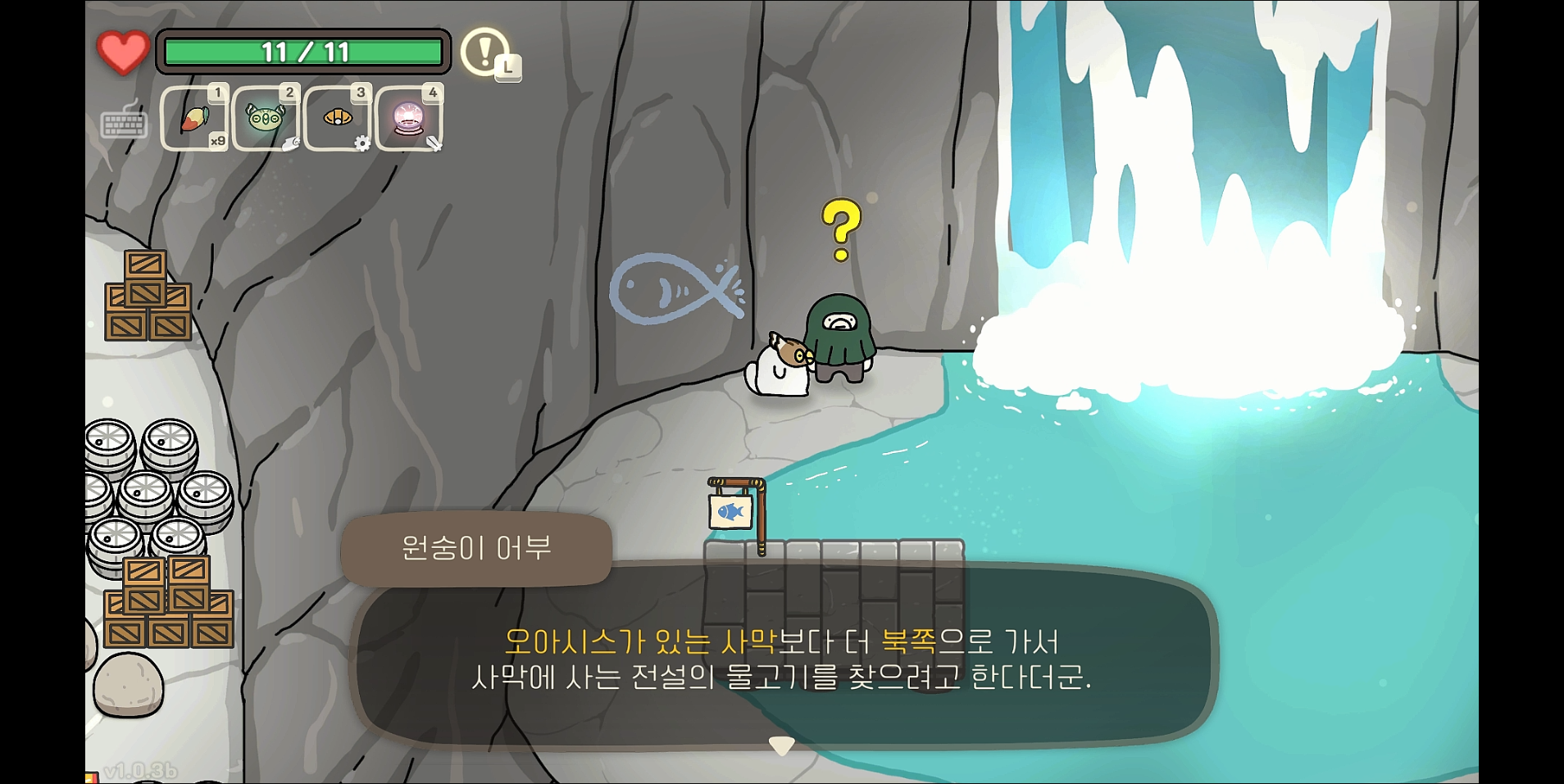Select the mango item in slot 1
The image size is (1564, 784).
click(194, 116)
